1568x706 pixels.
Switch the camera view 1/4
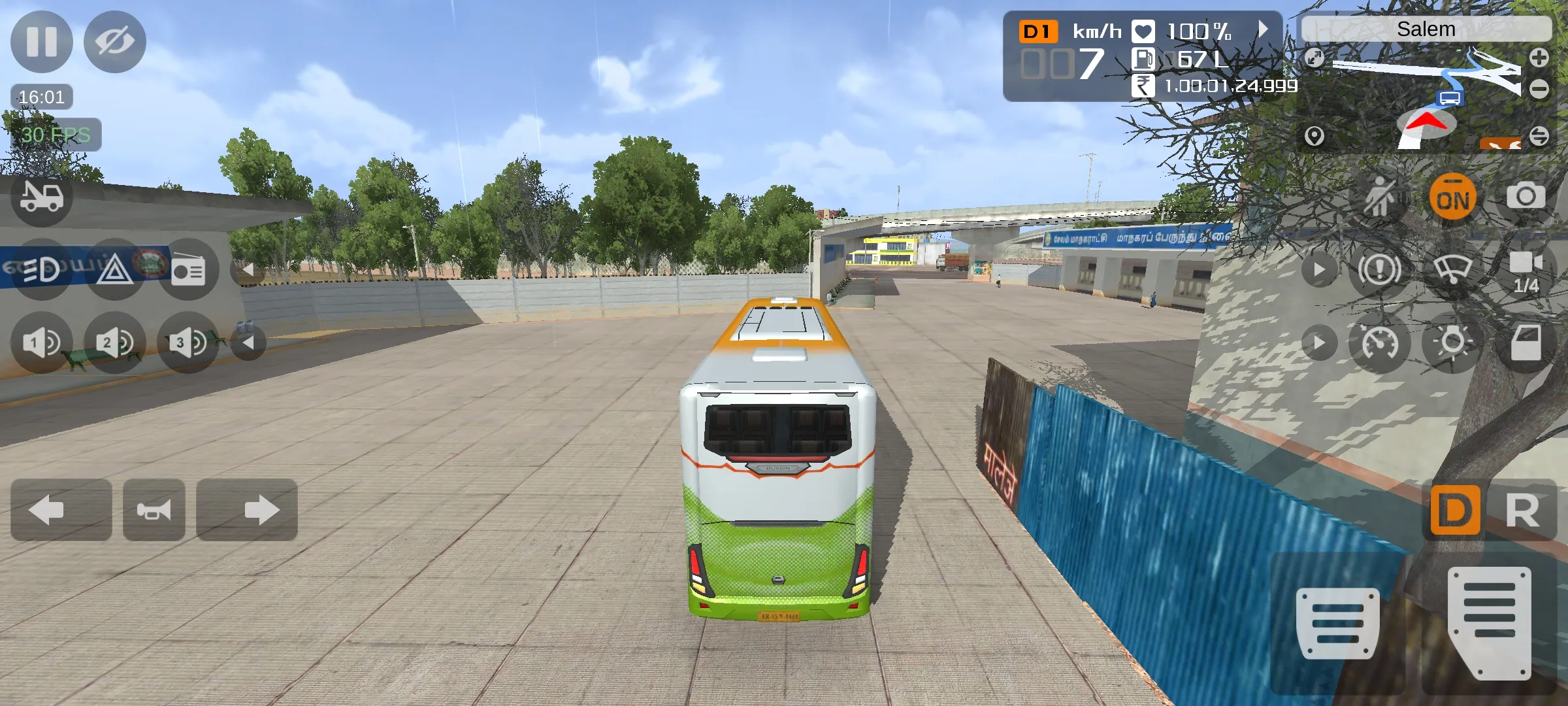point(1526,269)
